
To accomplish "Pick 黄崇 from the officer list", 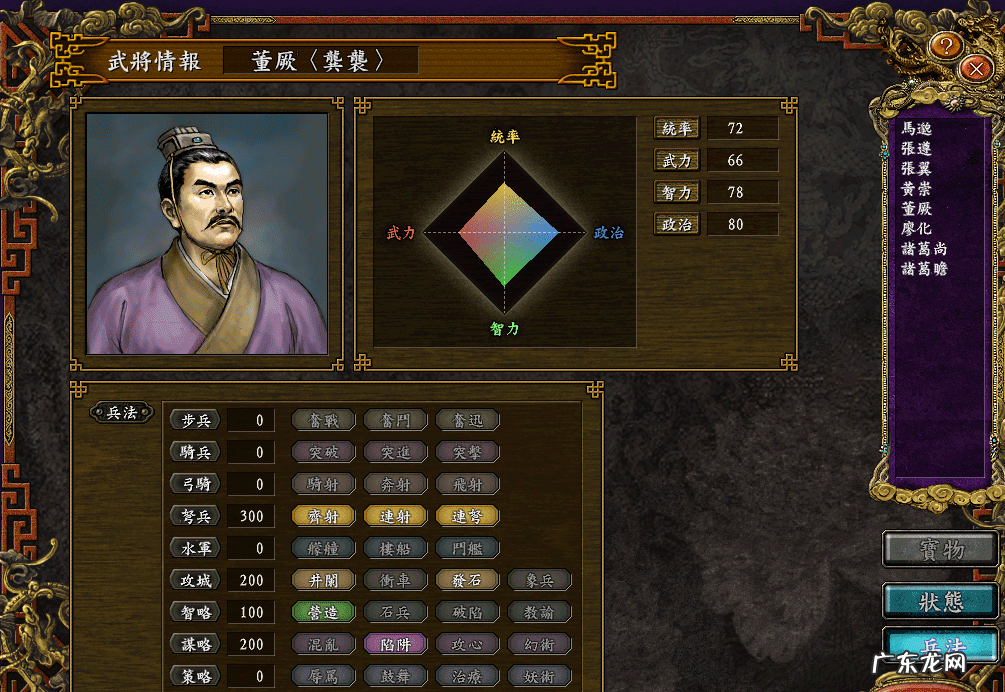I will 917,189.
